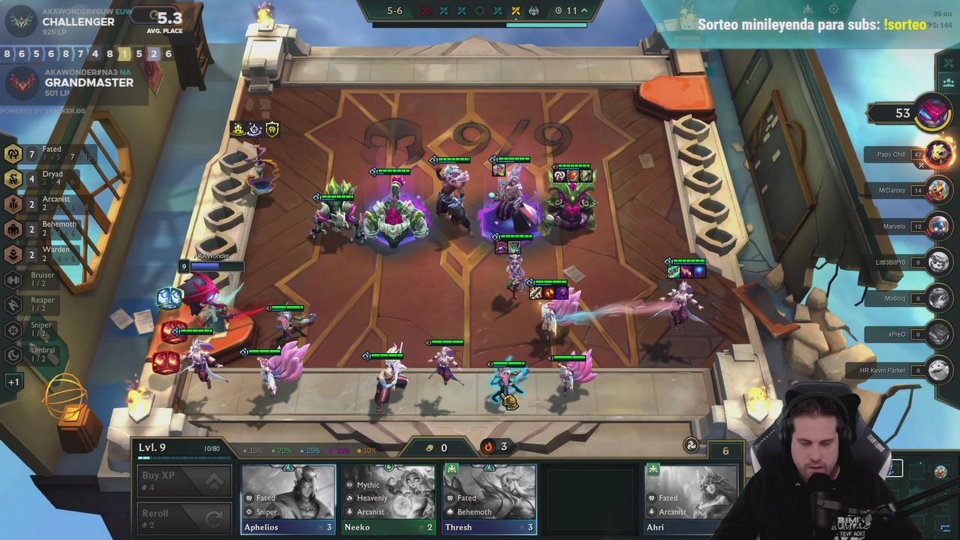The height and width of the screenshot is (540, 960).
Task: Inspect the Fated trait entry
Action: tap(40, 153)
